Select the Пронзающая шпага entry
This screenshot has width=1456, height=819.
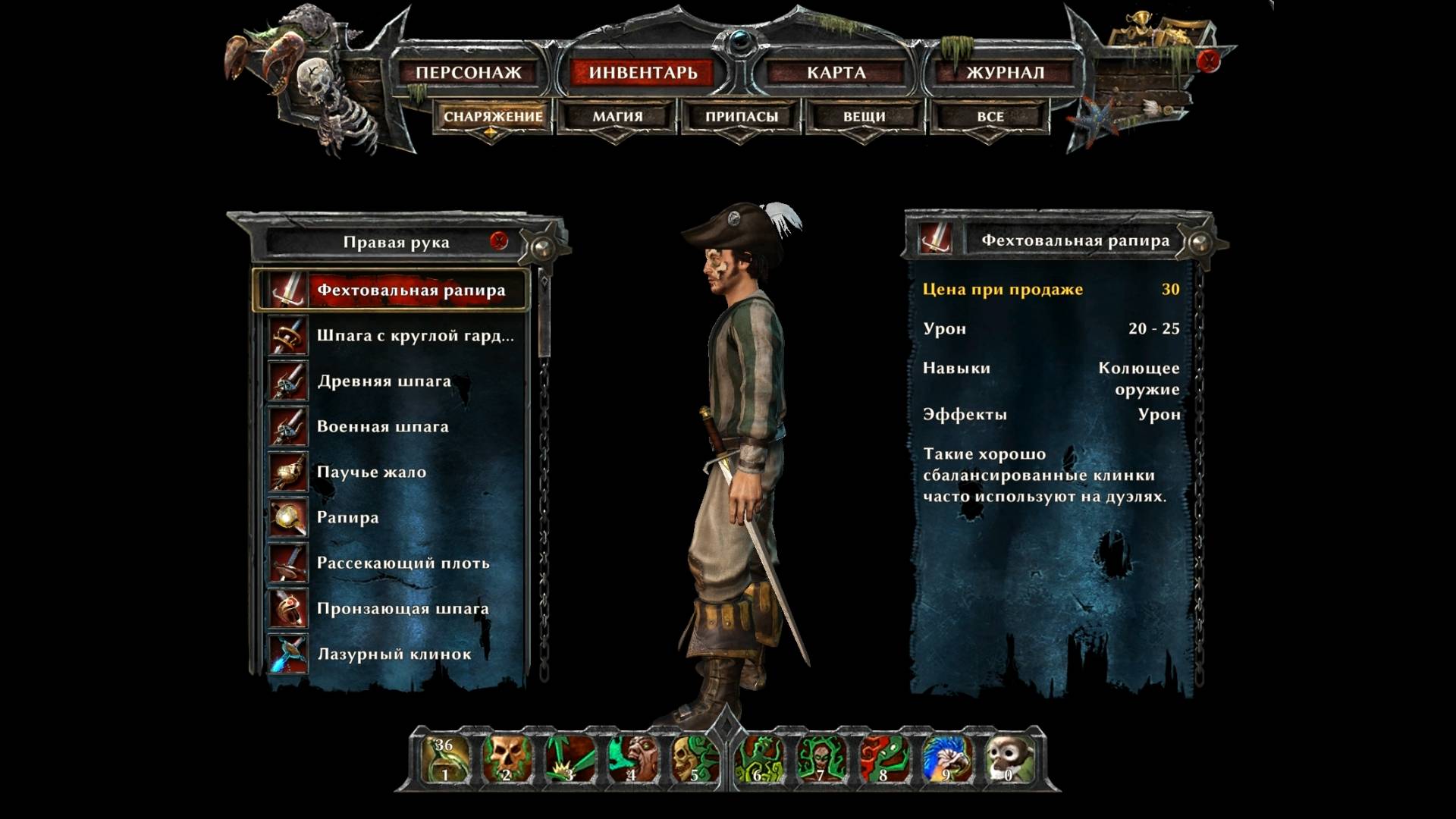pos(402,608)
